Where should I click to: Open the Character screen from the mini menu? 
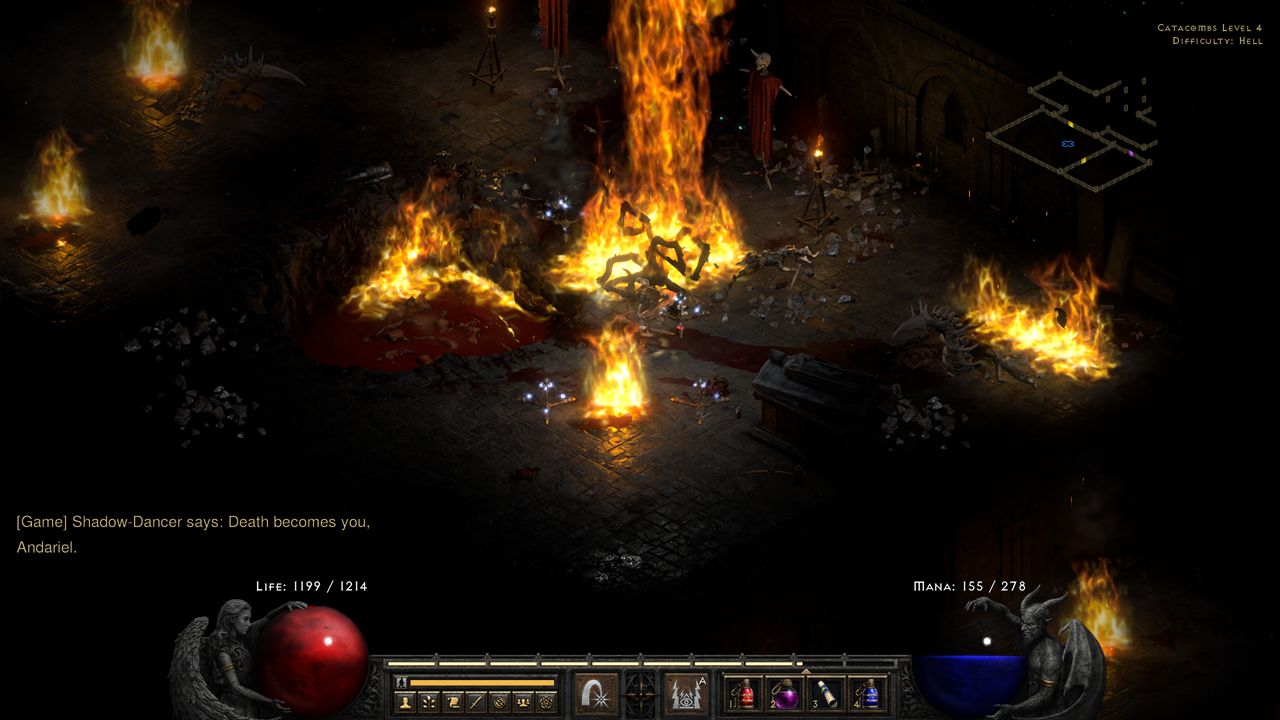click(x=406, y=701)
